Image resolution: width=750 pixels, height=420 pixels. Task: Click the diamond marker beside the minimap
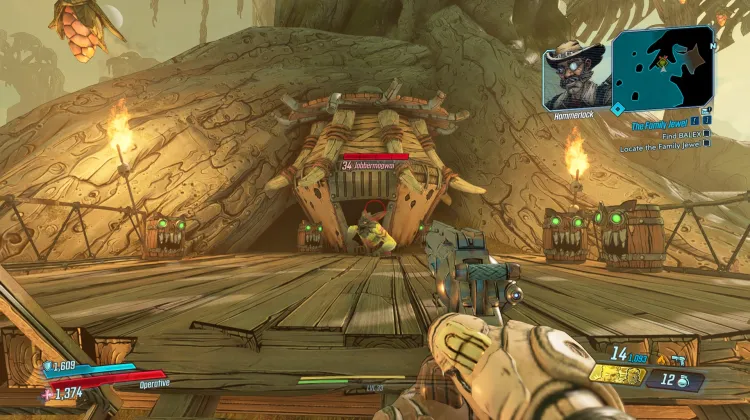617,107
